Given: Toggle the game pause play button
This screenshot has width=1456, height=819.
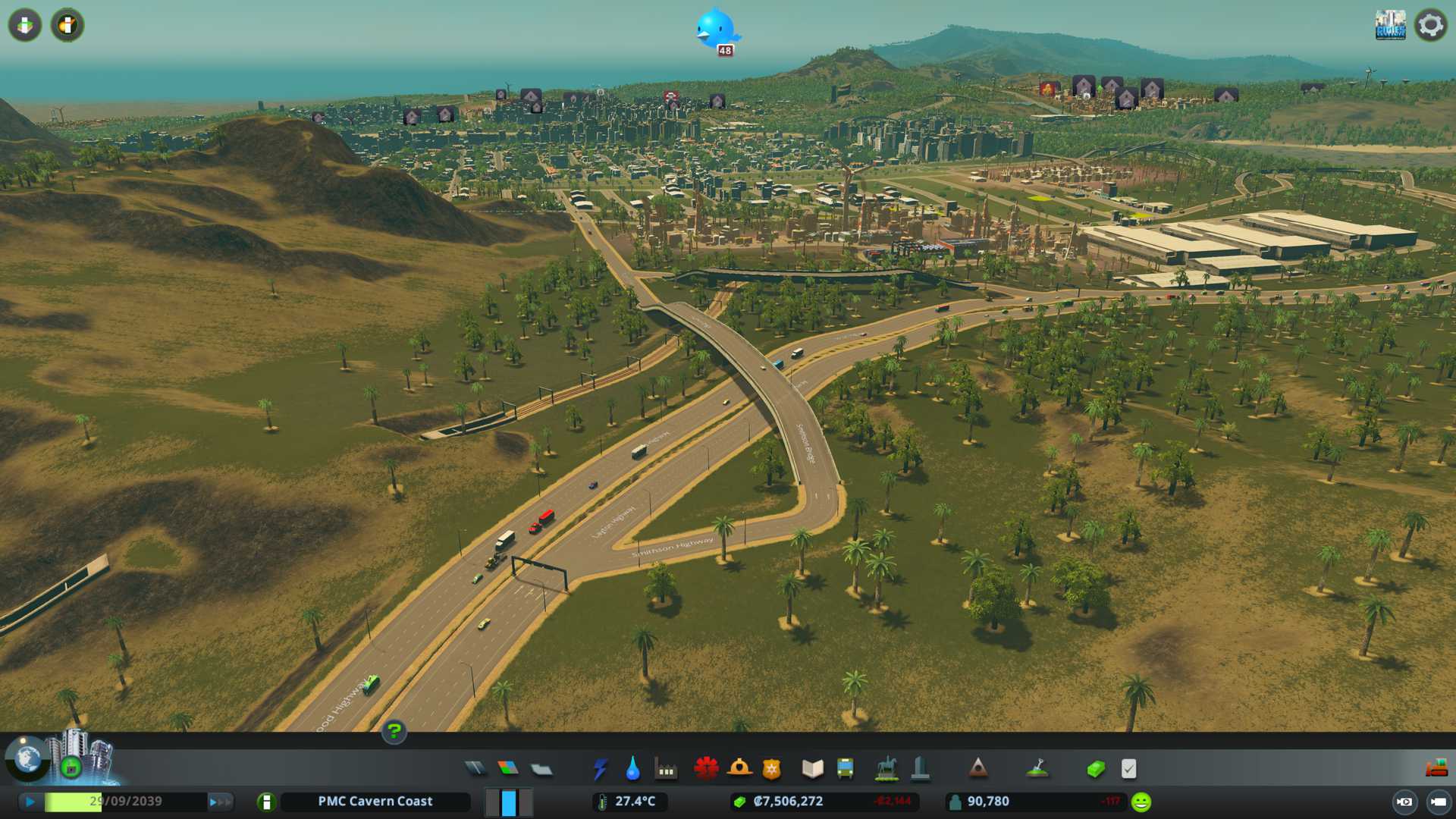Looking at the screenshot, I should tap(30, 802).
